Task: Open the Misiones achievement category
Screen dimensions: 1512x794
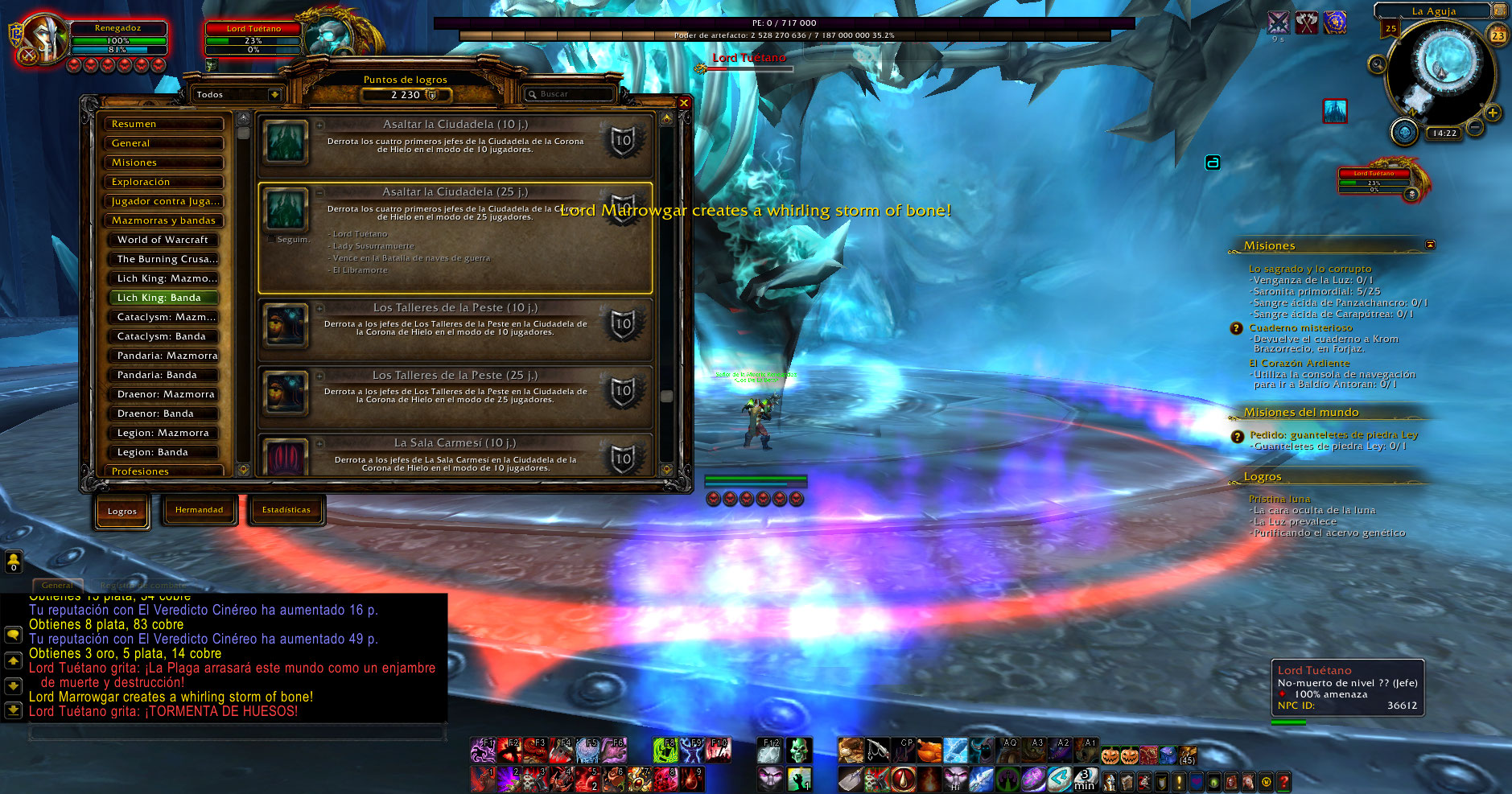Action: pos(163,163)
